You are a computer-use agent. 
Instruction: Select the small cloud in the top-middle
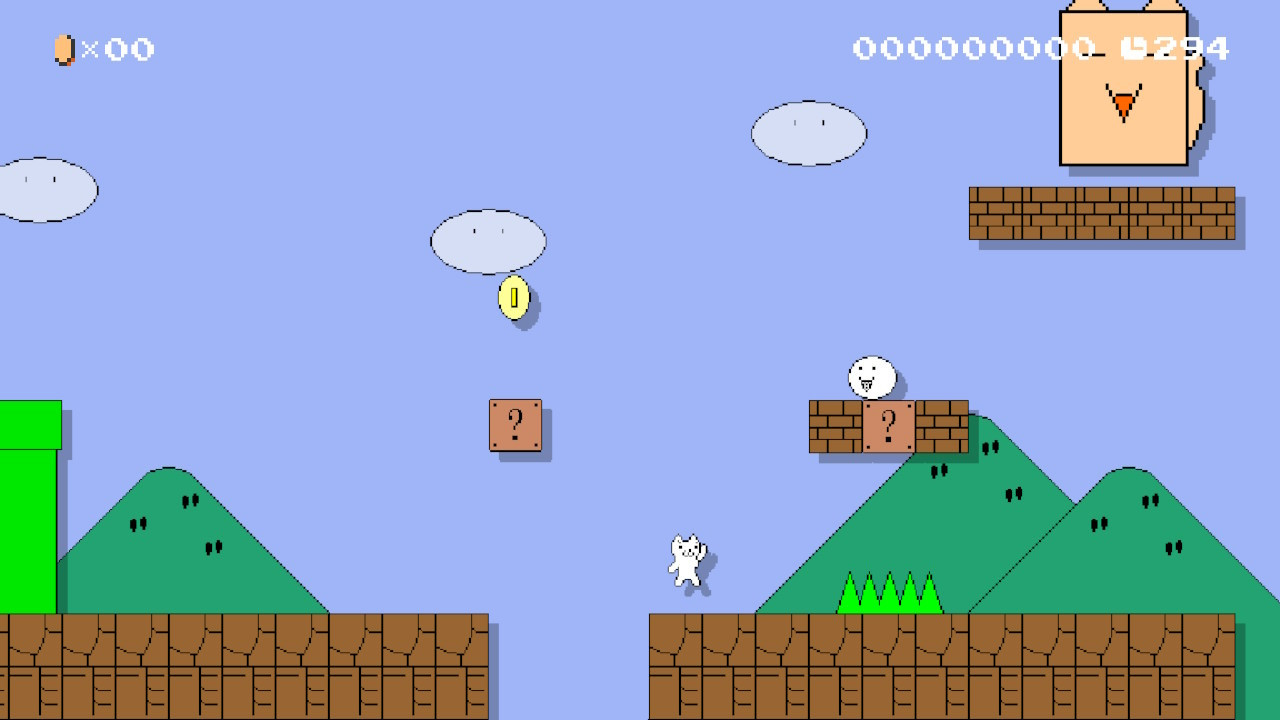point(488,240)
